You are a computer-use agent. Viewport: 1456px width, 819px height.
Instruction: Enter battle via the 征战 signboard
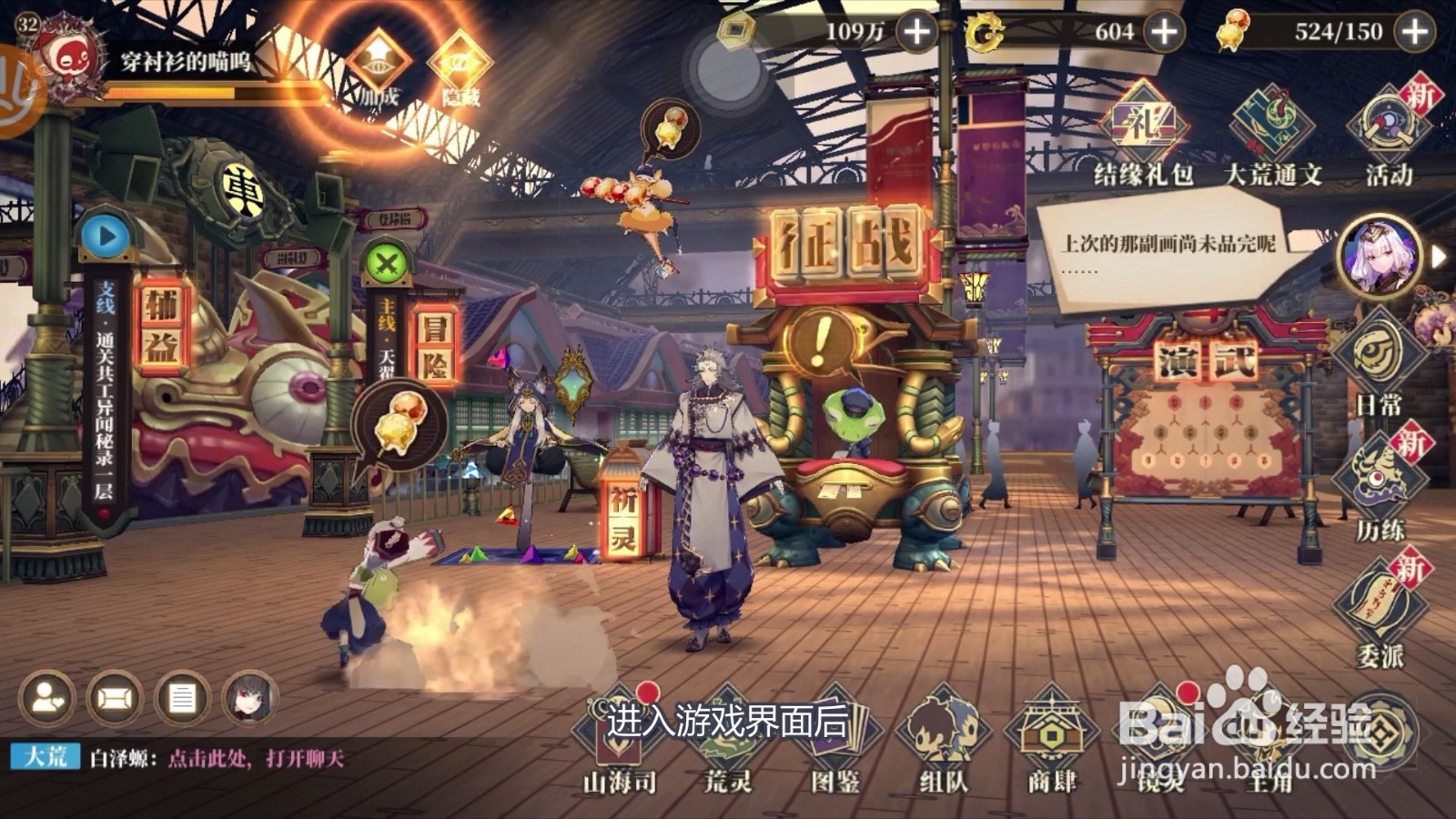846,239
